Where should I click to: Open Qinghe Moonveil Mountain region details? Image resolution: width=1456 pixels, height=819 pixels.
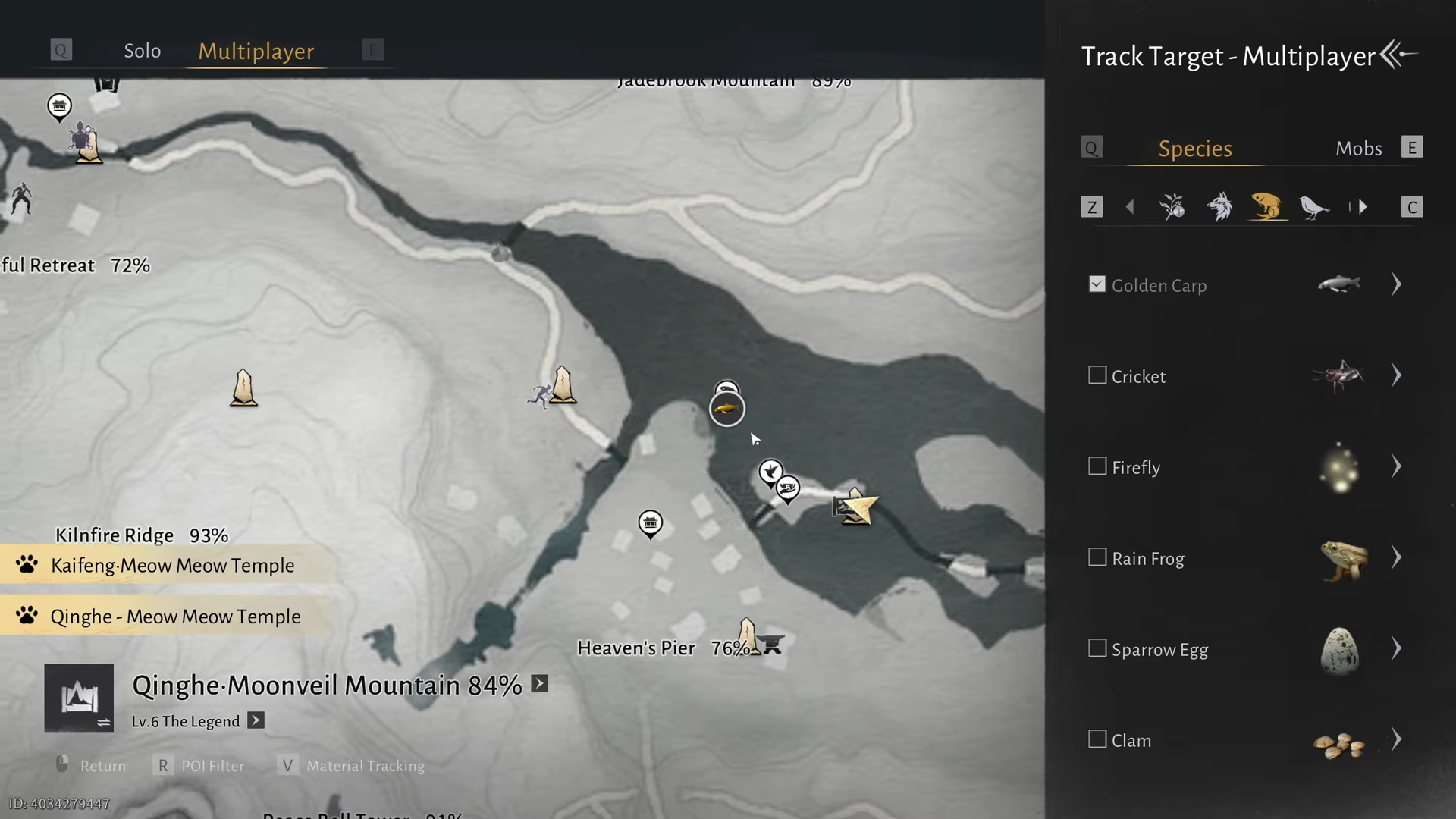pyautogui.click(x=539, y=684)
